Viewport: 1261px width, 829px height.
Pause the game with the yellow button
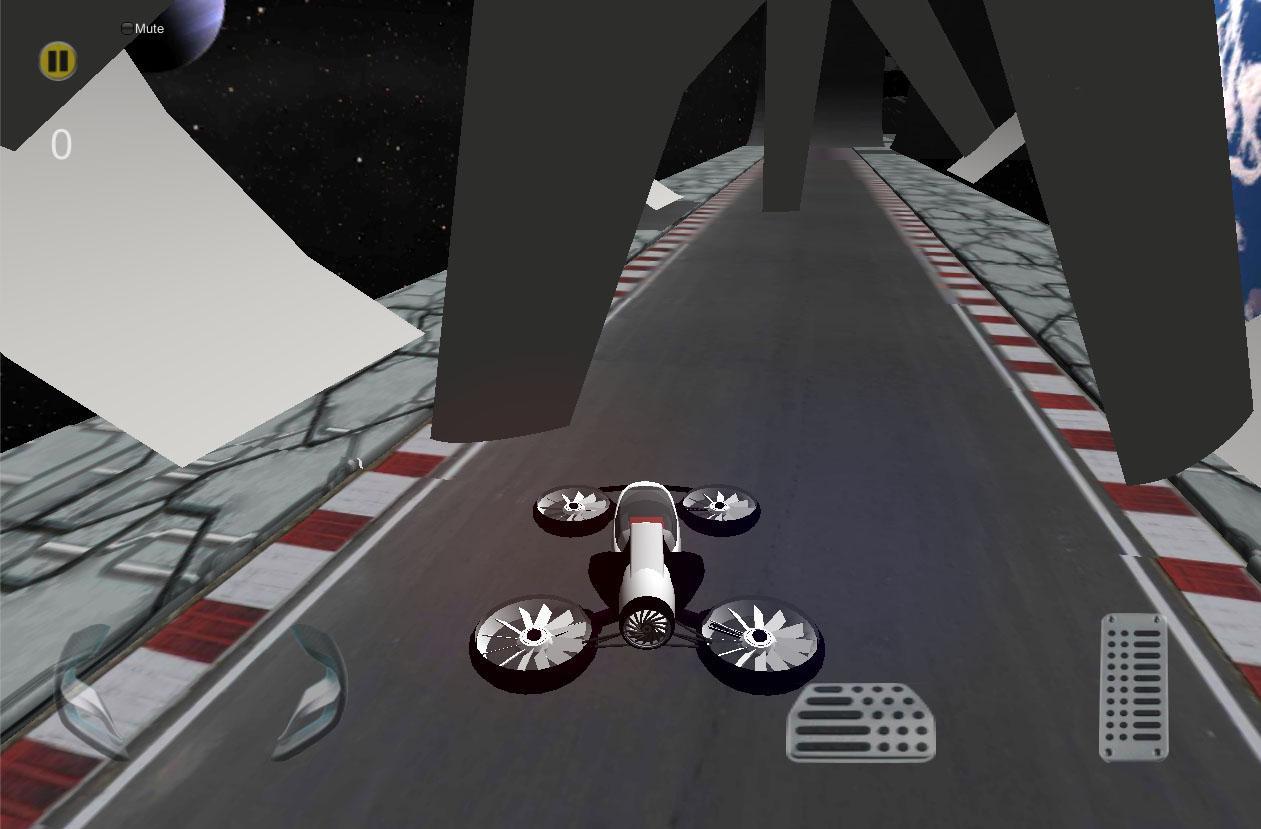(x=58, y=61)
